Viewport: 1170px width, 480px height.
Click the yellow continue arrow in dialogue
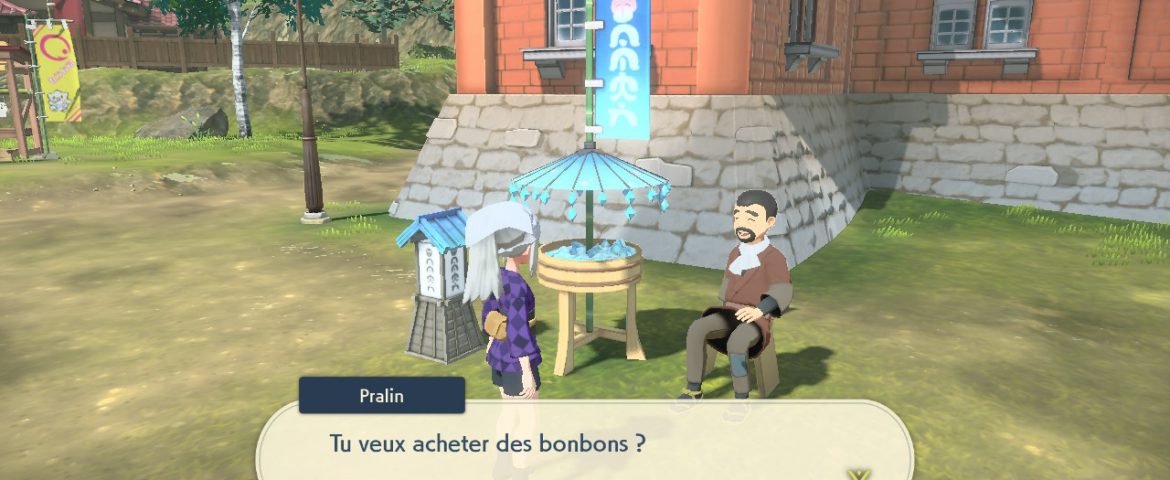tap(857, 474)
